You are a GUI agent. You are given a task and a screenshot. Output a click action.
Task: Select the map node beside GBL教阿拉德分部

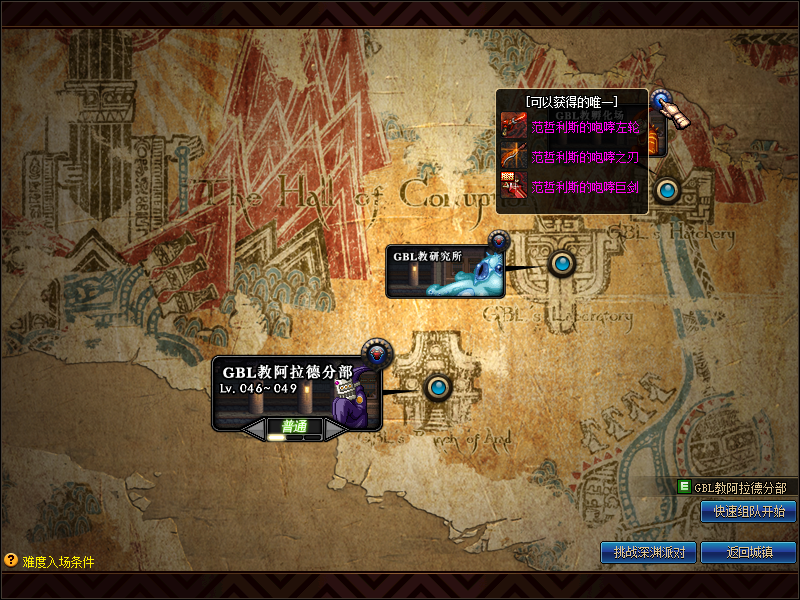(438, 387)
